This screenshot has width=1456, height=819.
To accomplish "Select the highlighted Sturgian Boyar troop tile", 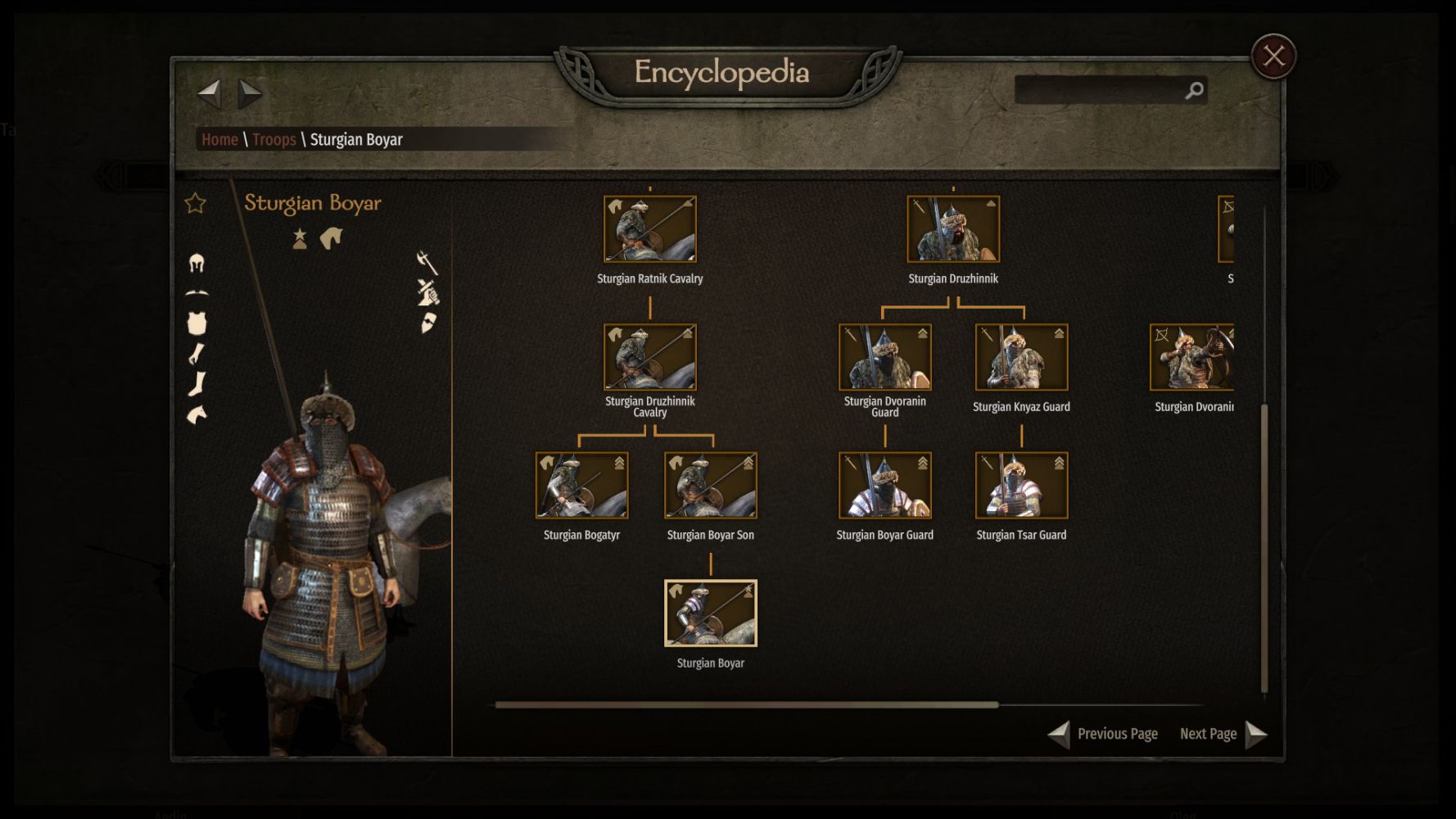I will tap(710, 613).
